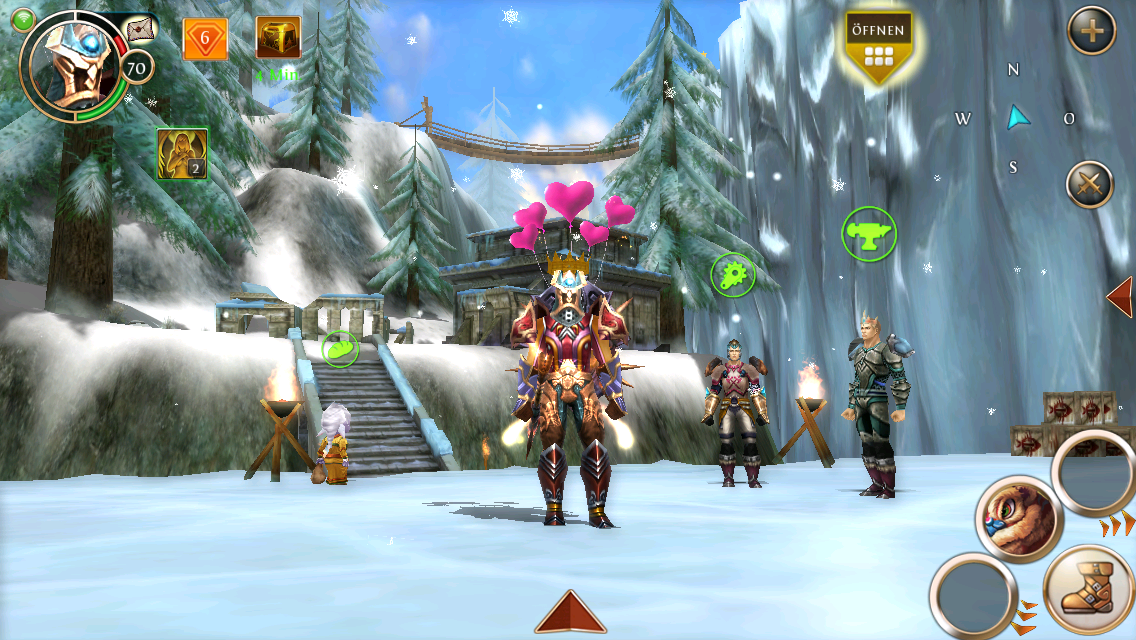Open the treasure chest timer icon
The height and width of the screenshot is (640, 1136).
click(278, 38)
